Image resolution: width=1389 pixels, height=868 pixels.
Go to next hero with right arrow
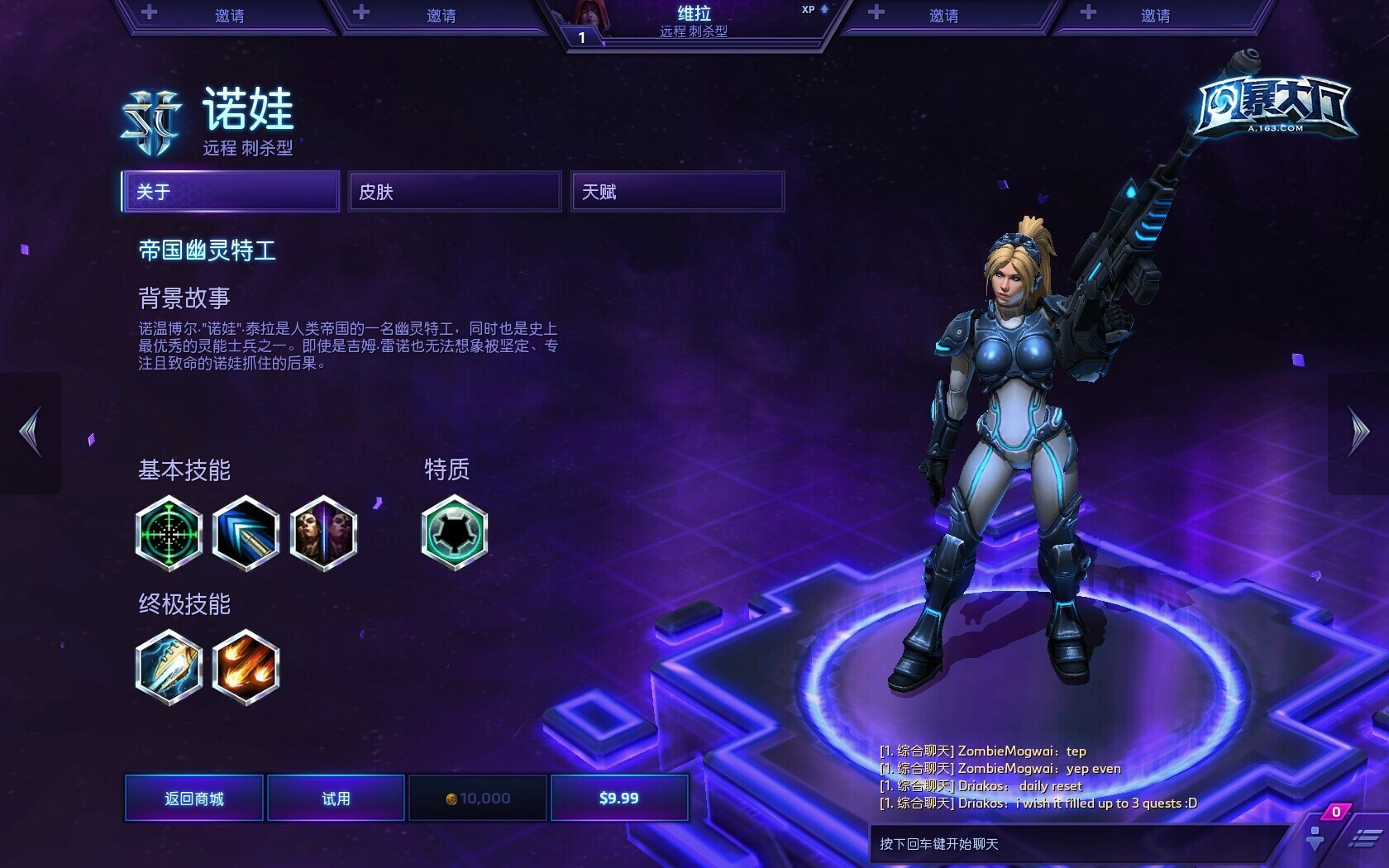tap(1358, 432)
